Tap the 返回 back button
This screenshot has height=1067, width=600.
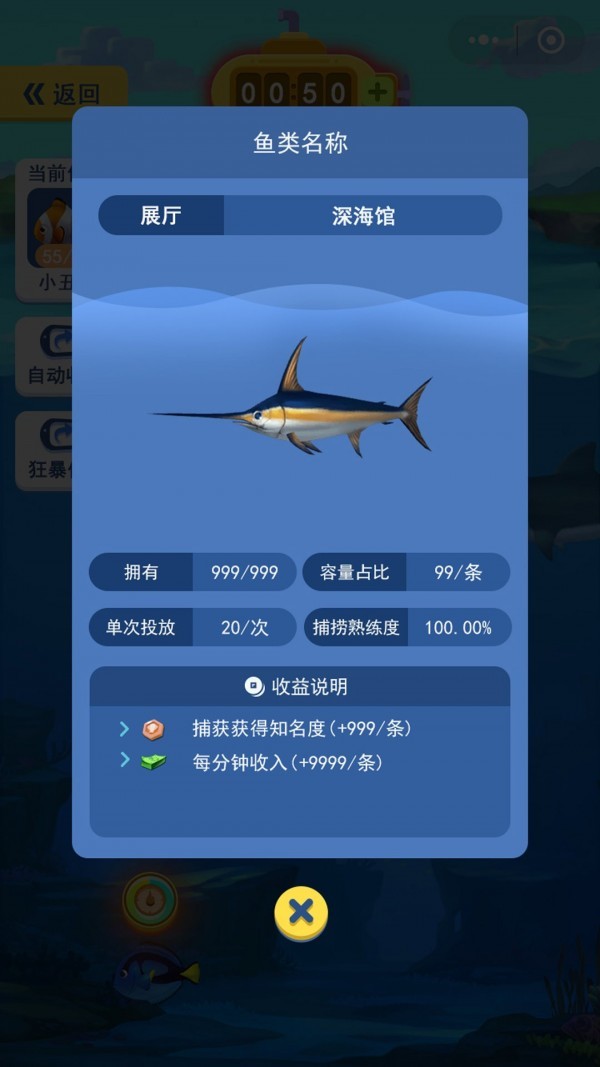click(63, 95)
